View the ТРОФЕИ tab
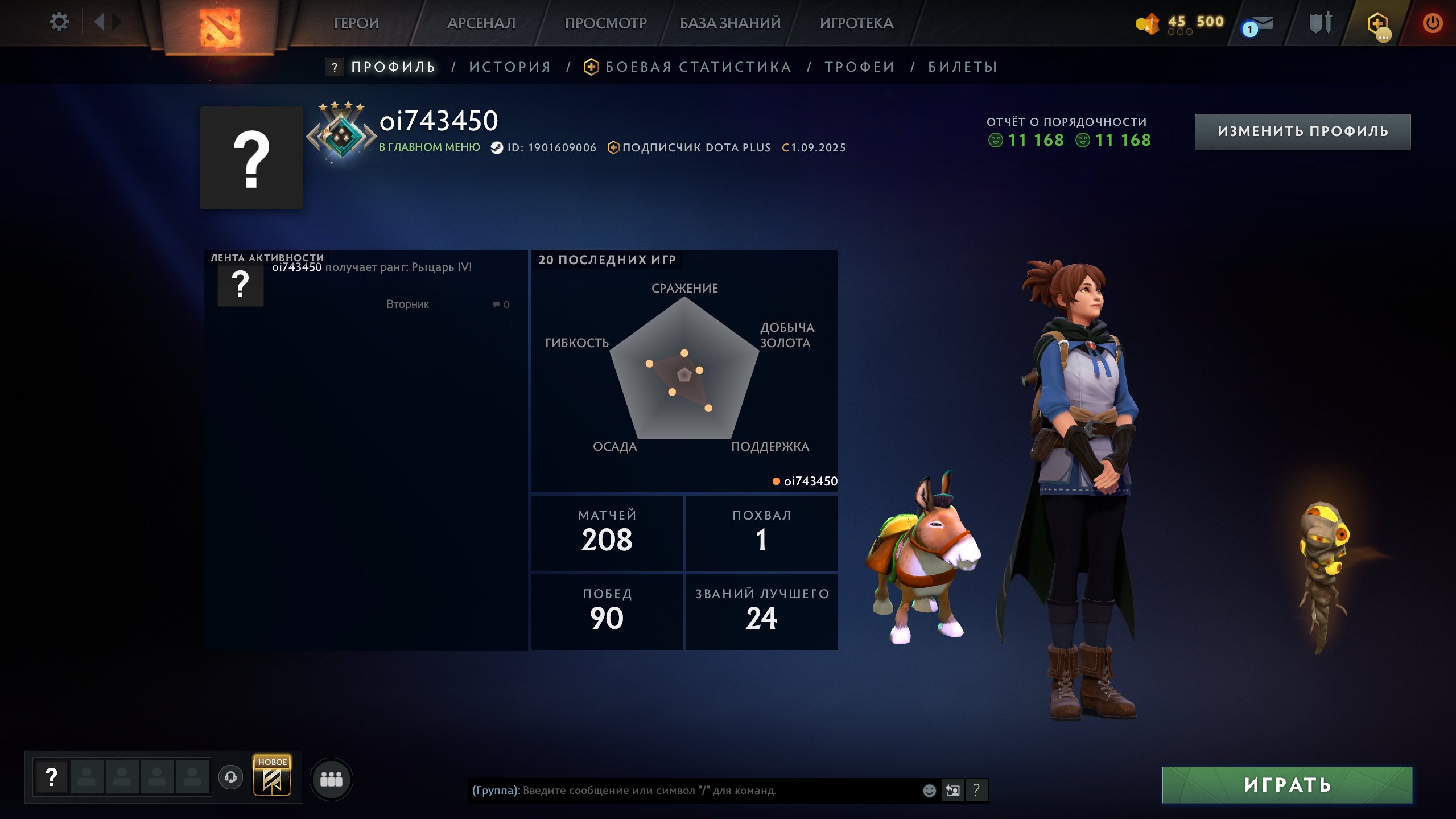The image size is (1456, 819). point(860,67)
